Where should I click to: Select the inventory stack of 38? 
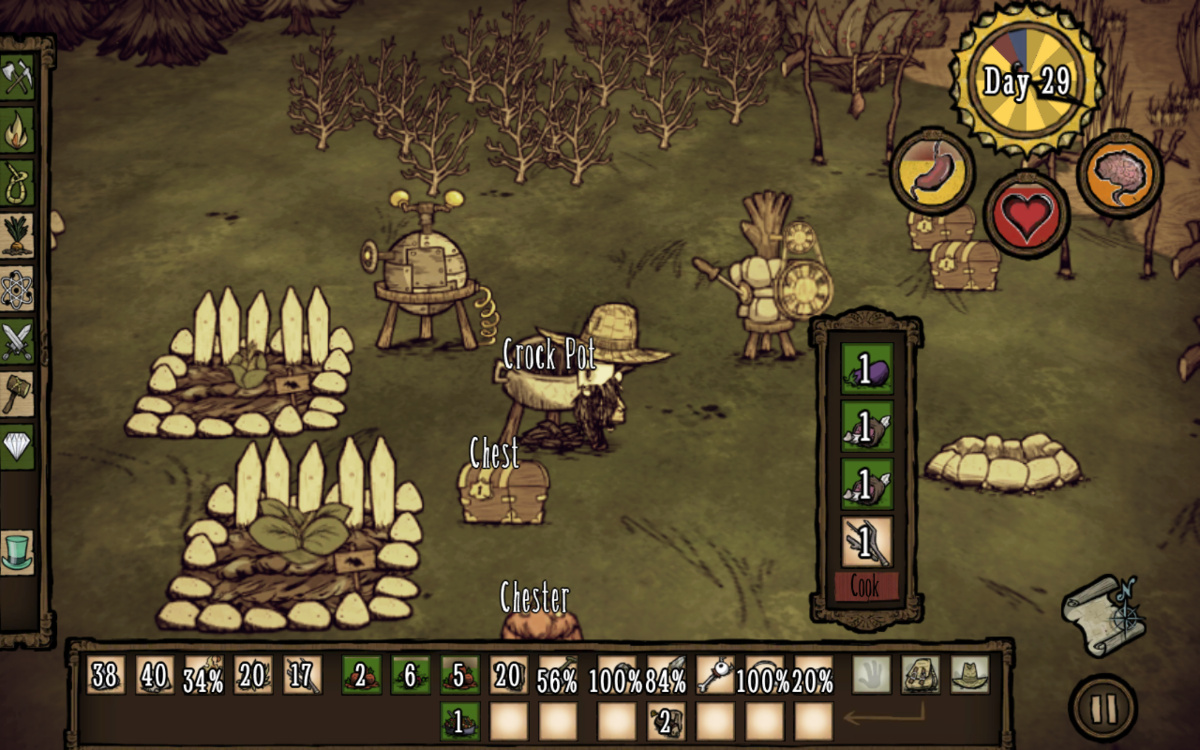(105, 675)
